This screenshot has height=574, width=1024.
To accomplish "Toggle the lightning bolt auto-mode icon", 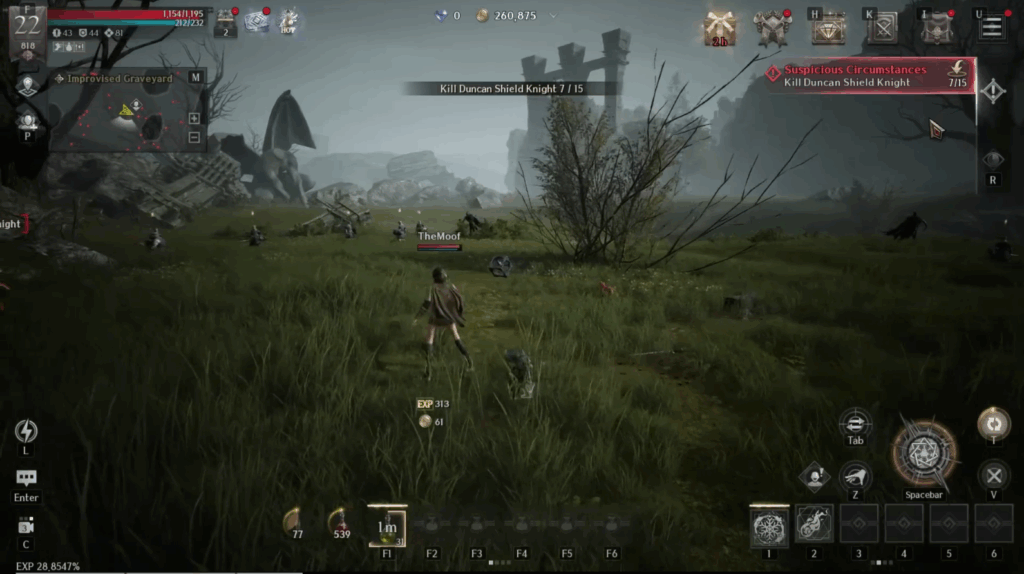I will click(26, 431).
